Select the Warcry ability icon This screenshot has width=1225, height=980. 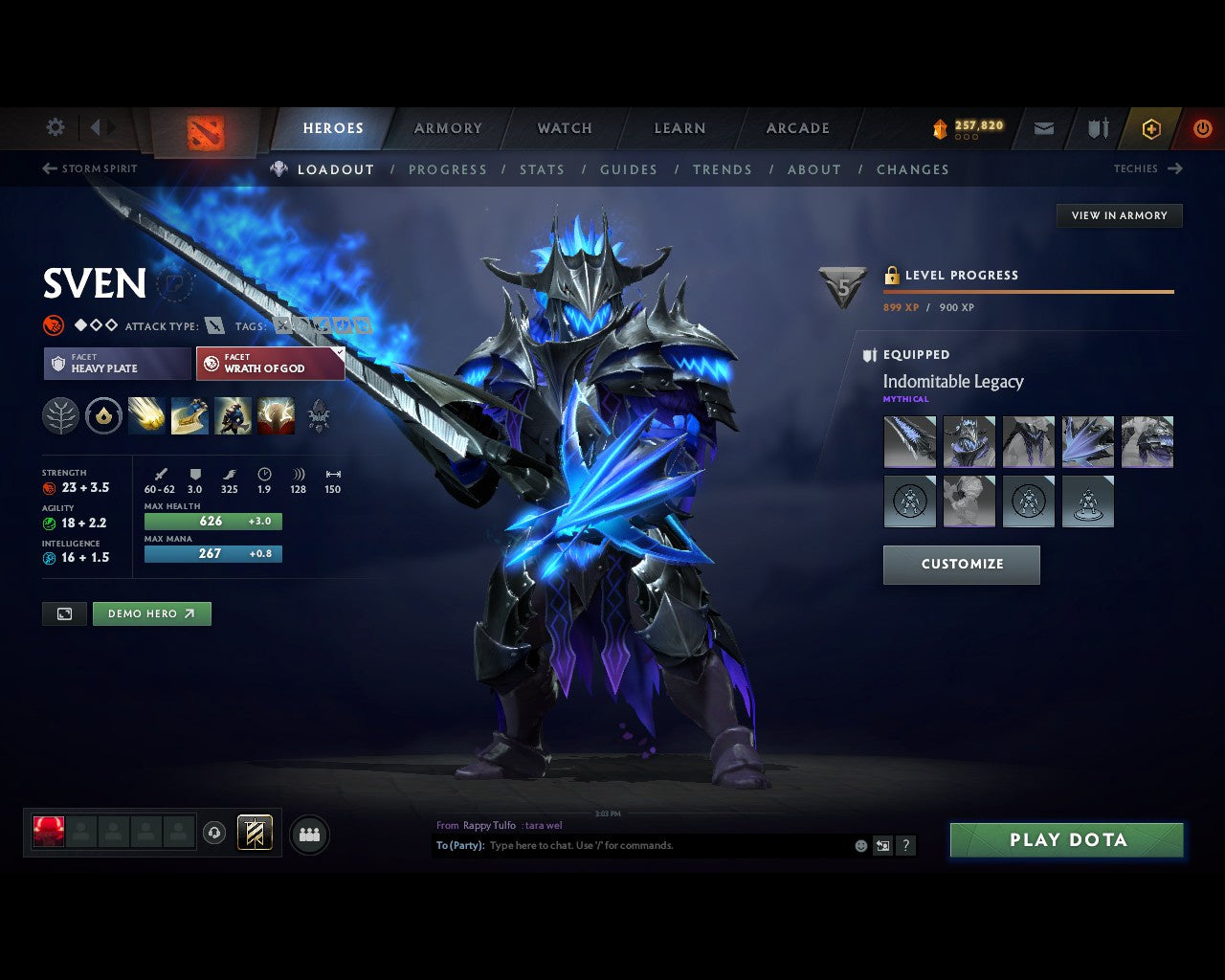click(x=233, y=415)
